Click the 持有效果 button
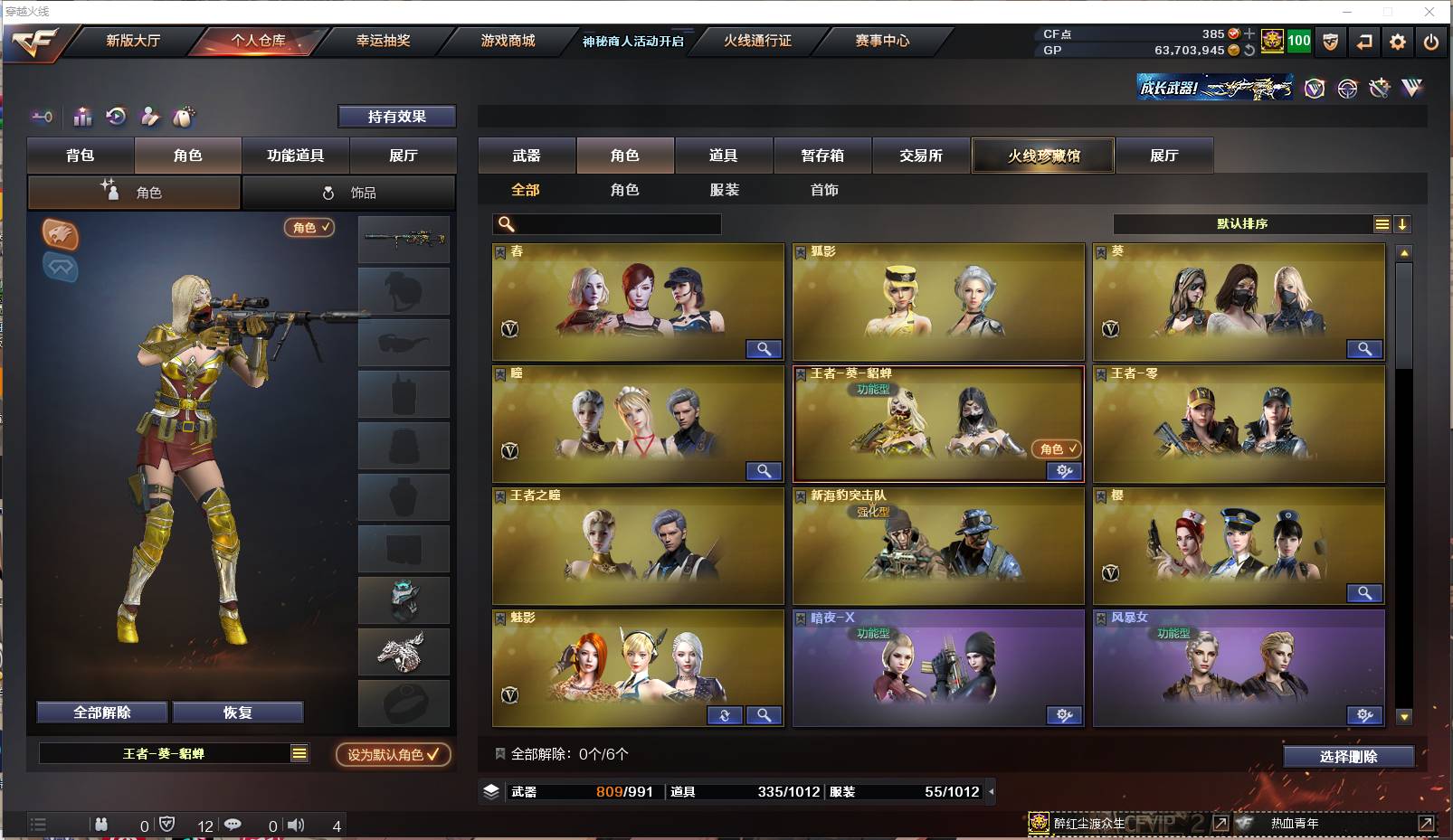The height and width of the screenshot is (840, 1453). [397, 117]
